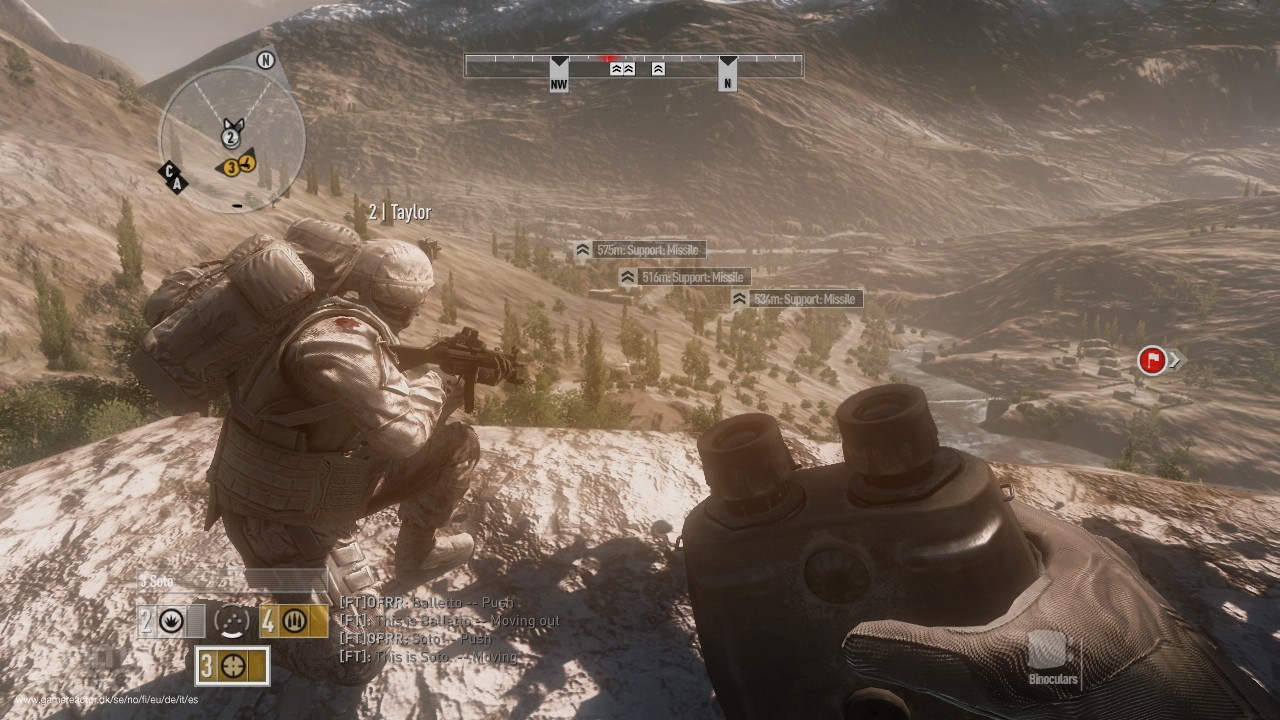Select the Binoculars icon
The height and width of the screenshot is (720, 1280).
[x=1049, y=650]
